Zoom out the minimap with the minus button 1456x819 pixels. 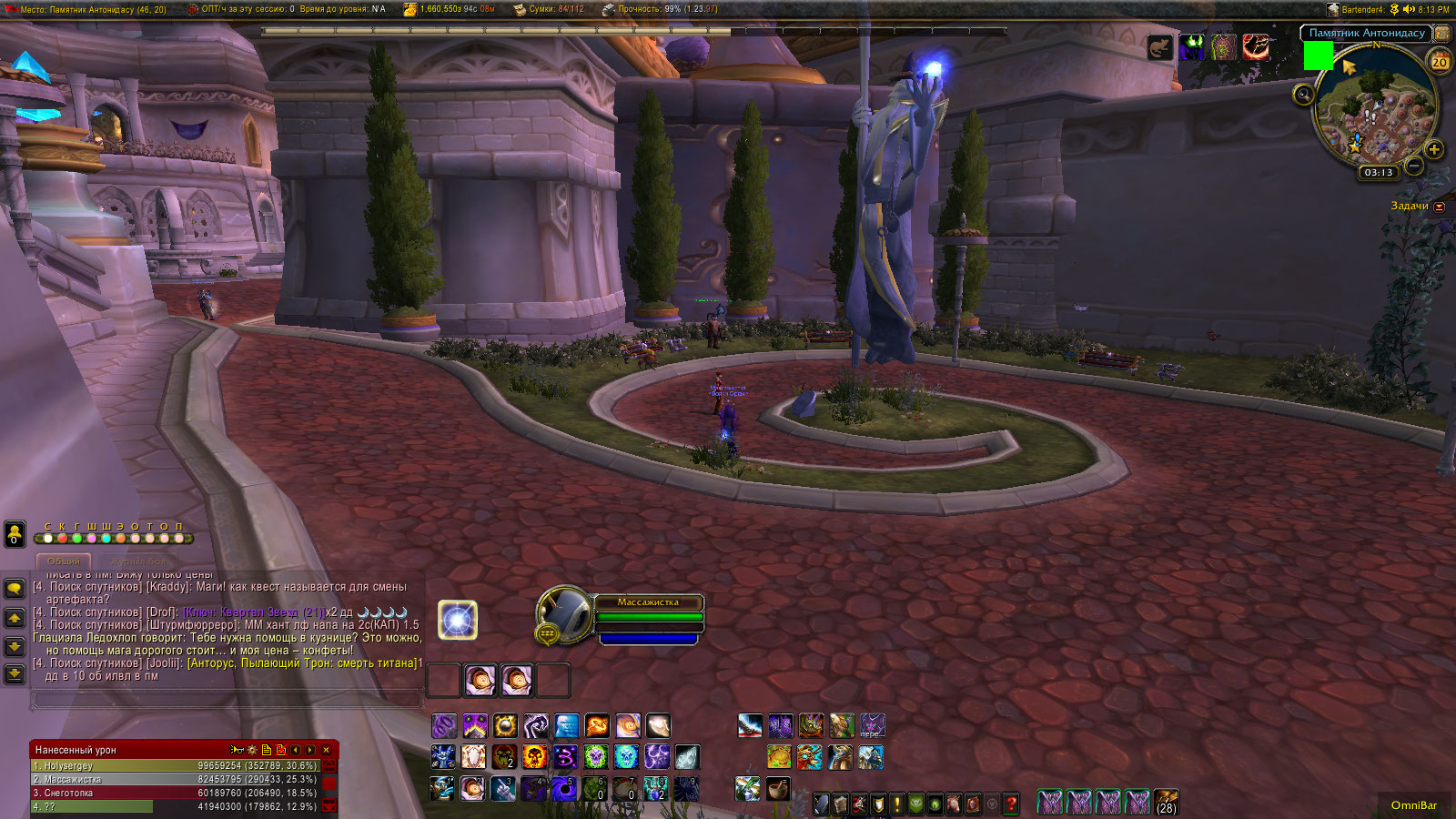(x=1414, y=166)
